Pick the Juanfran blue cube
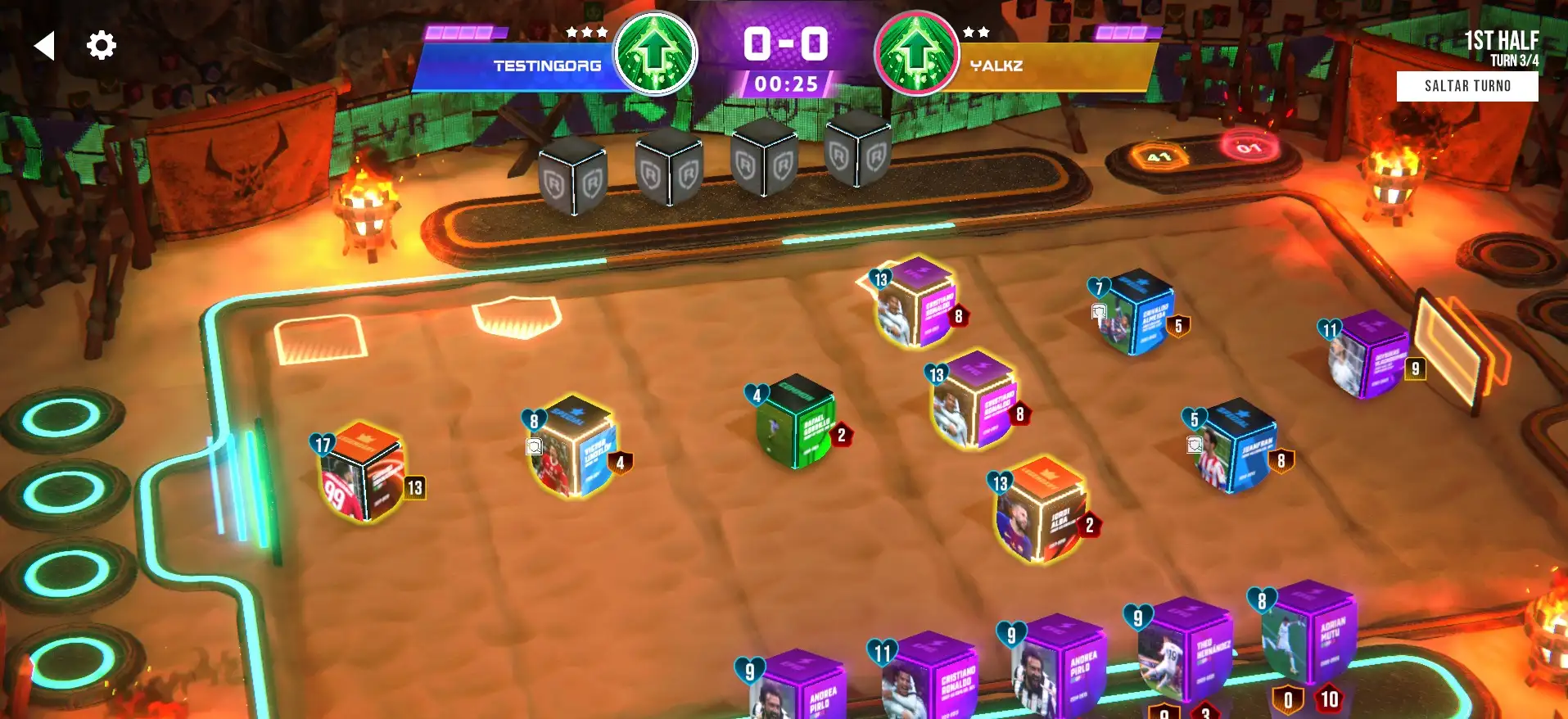This screenshot has width=1568, height=719. point(1238,448)
